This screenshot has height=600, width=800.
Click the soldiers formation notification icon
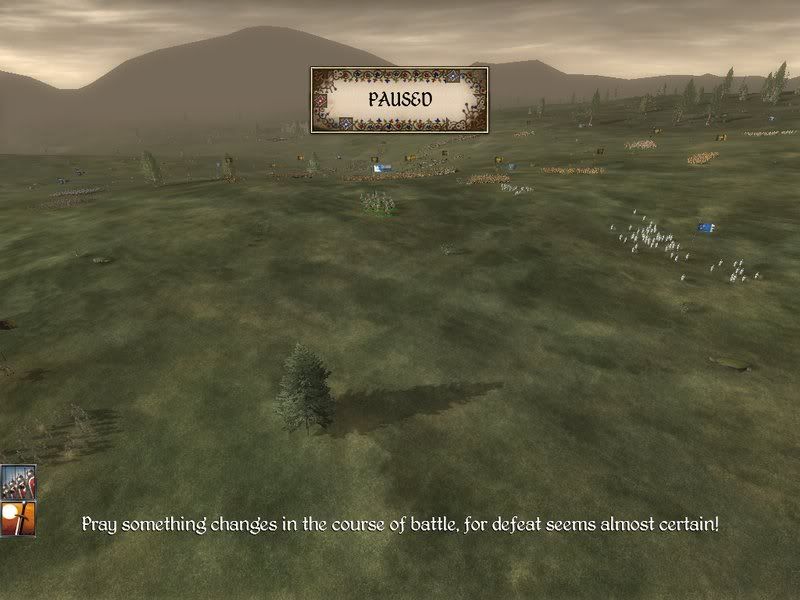pyautogui.click(x=18, y=482)
